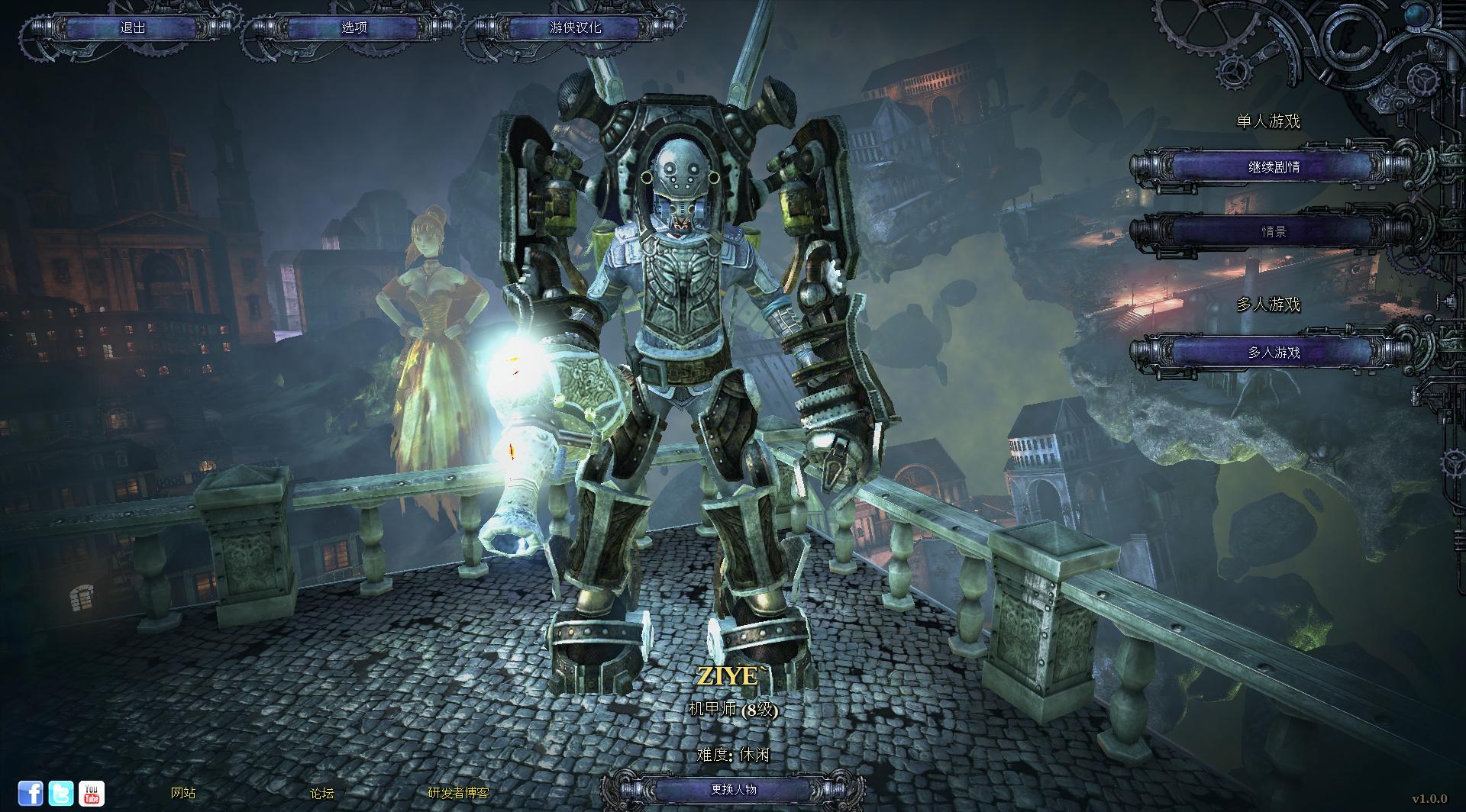The height and width of the screenshot is (812, 1466).
Task: Open the 选项 (Options) menu
Action: 354,27
